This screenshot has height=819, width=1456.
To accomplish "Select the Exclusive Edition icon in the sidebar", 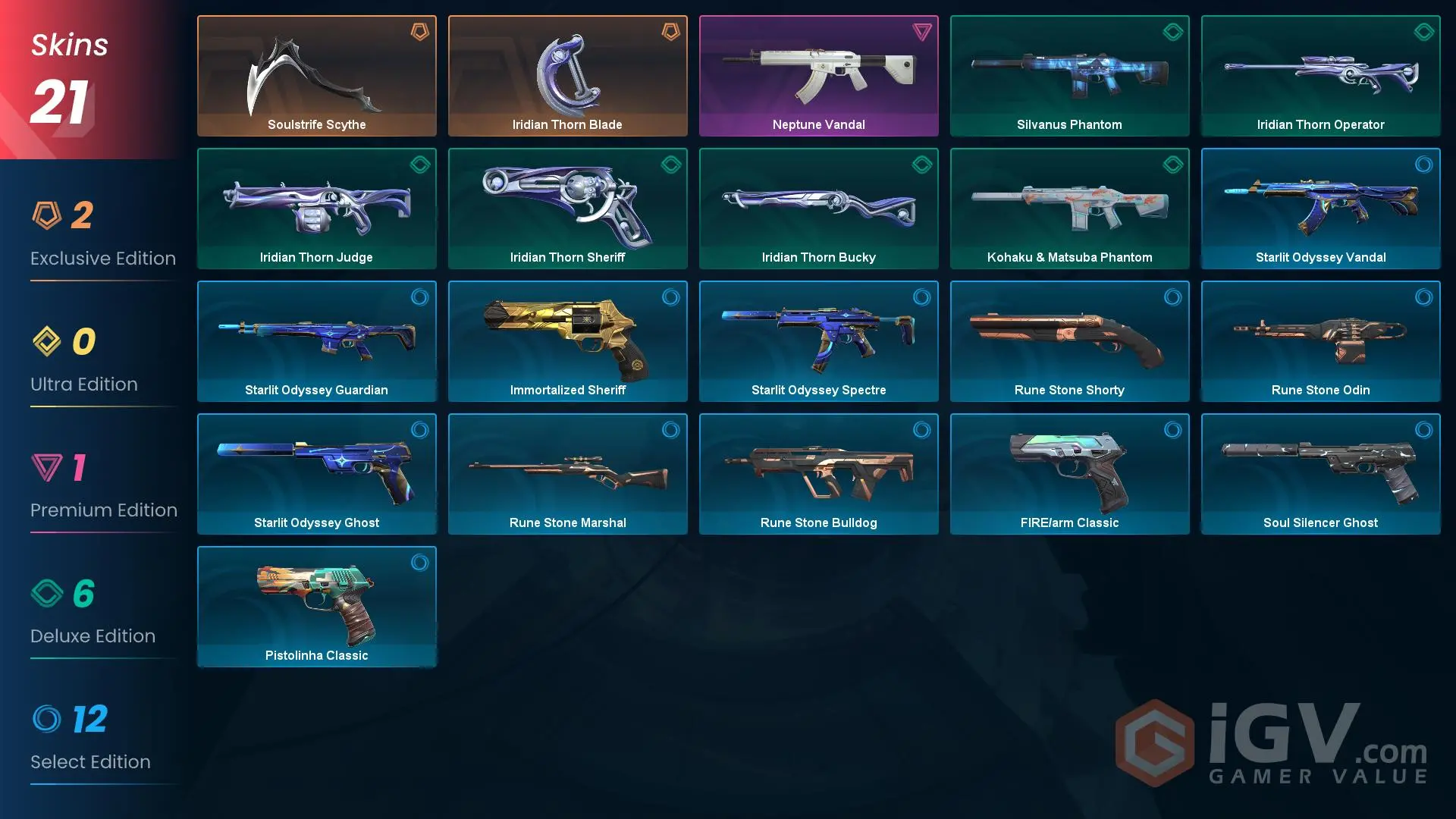I will 50,216.
